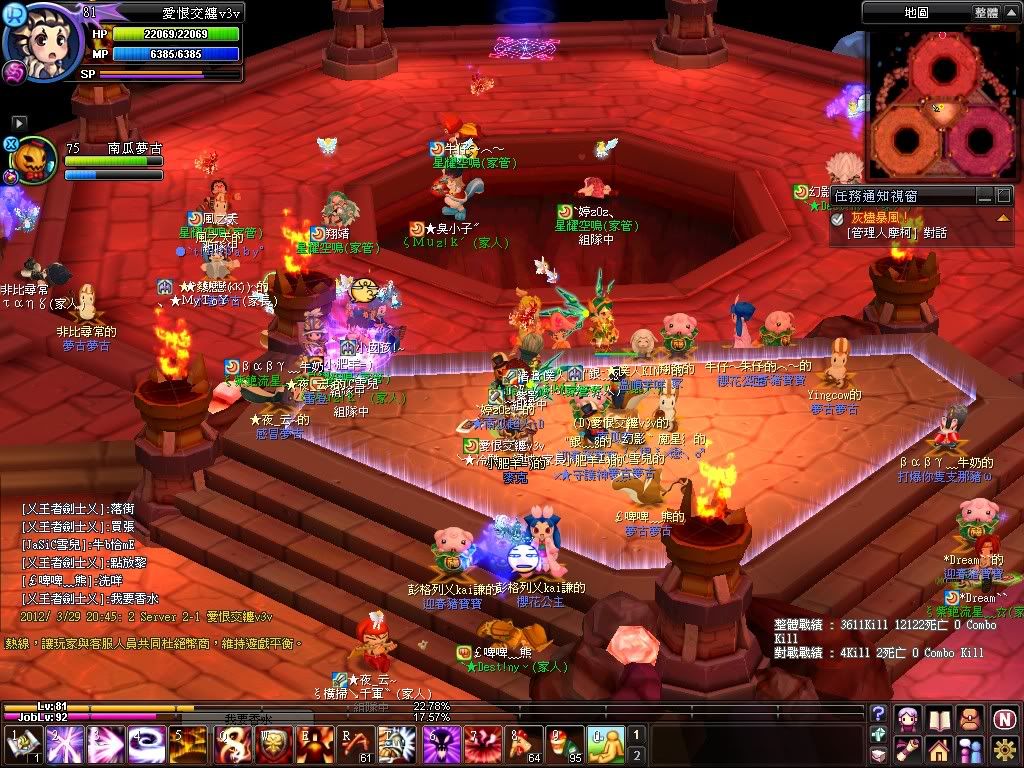Open the backpack inventory
Viewport: 1024px width, 768px height.
[970, 717]
